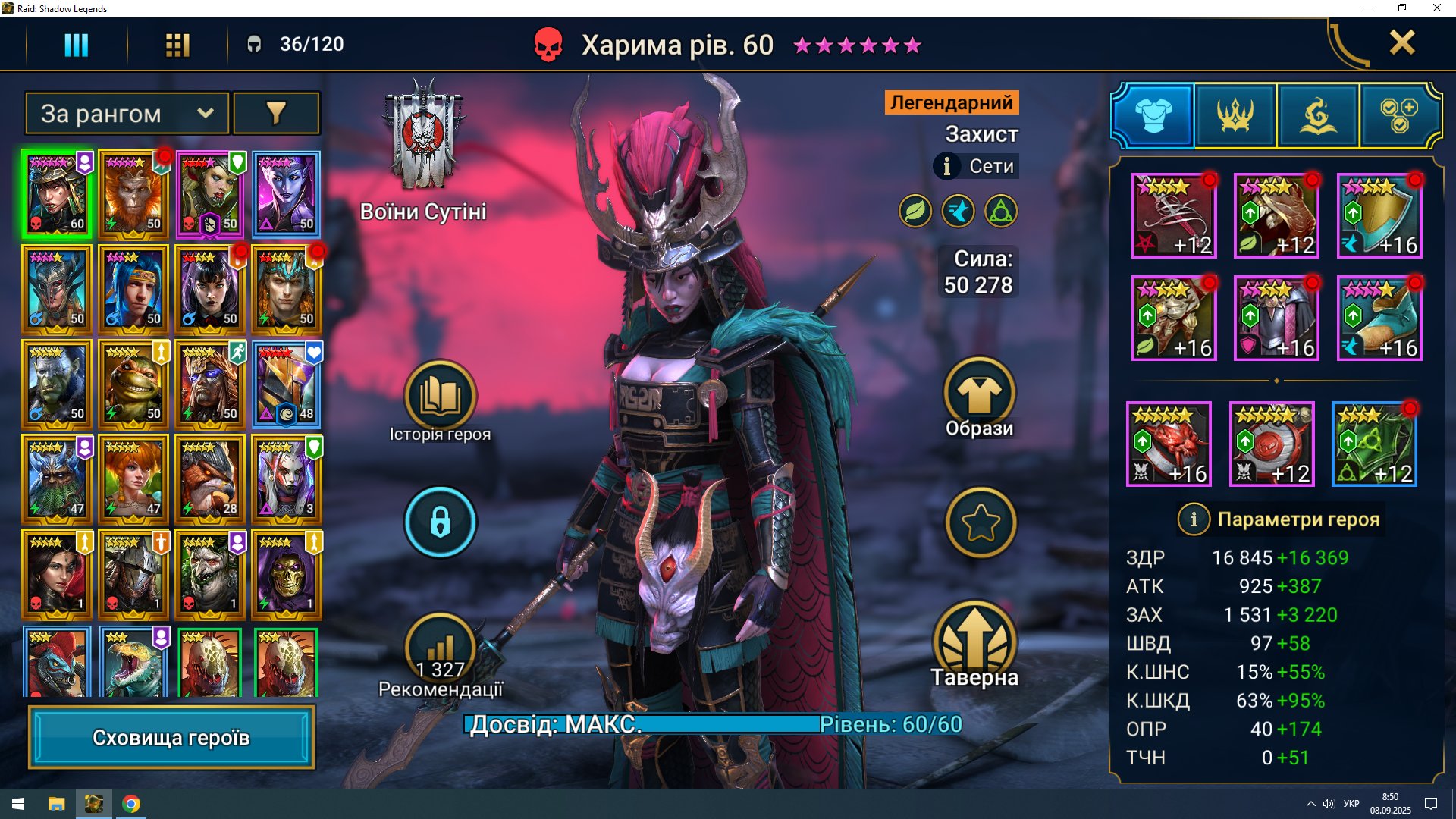Select the equipped shield artifact slot
Image resolution: width=1456 pixels, height=819 pixels.
pyautogui.click(x=1379, y=215)
